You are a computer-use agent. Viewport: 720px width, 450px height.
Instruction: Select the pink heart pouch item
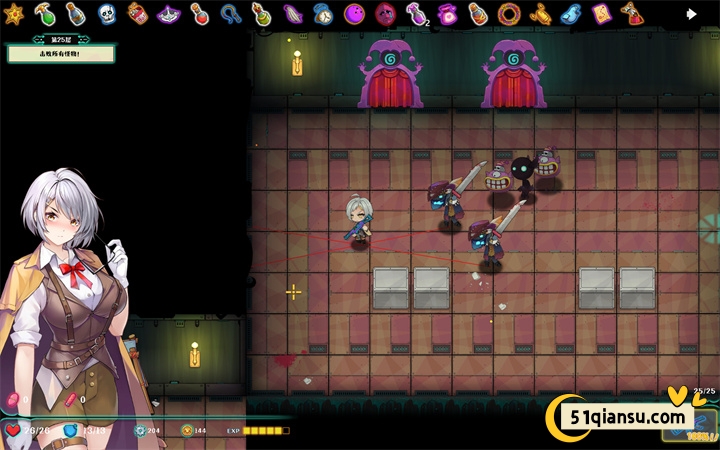coord(448,13)
